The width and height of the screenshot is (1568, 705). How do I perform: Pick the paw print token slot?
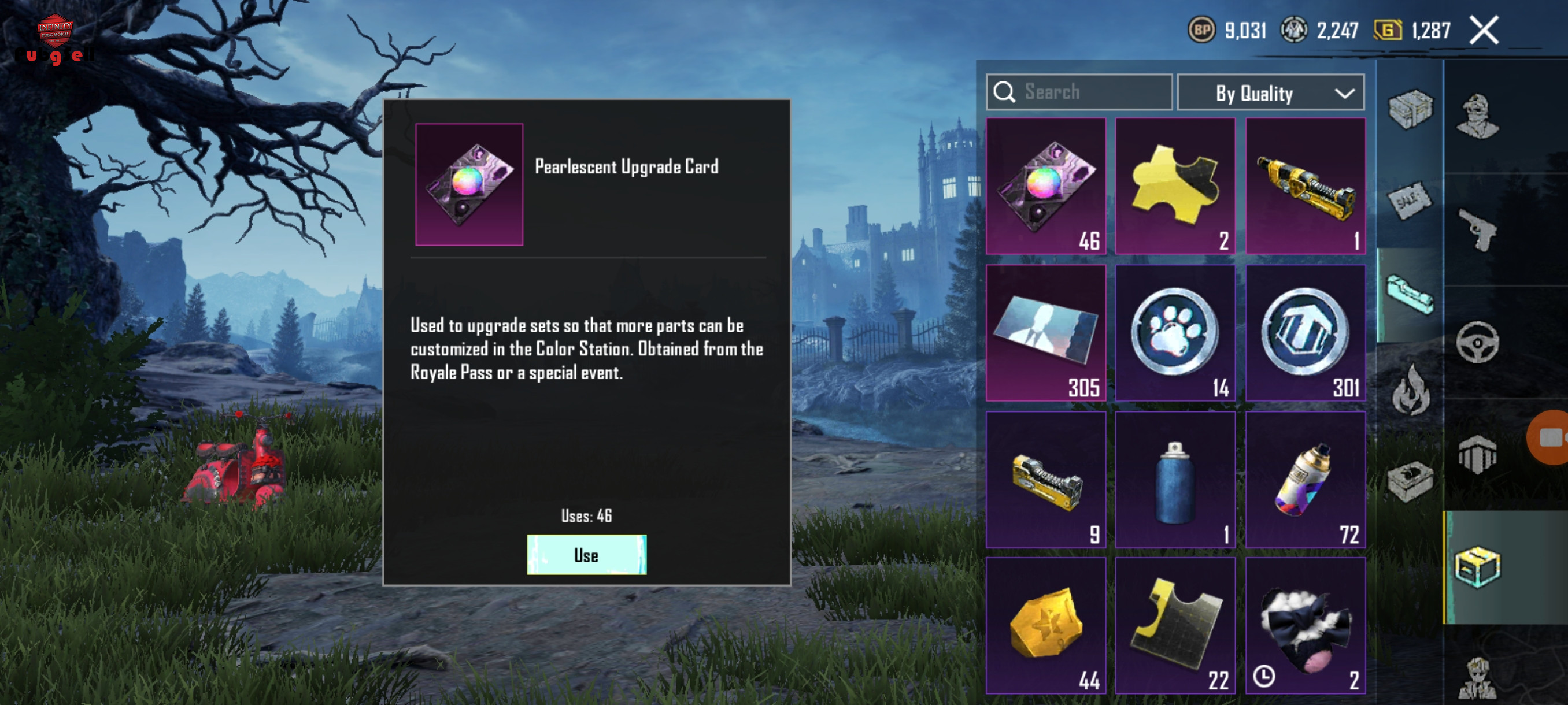(1174, 333)
